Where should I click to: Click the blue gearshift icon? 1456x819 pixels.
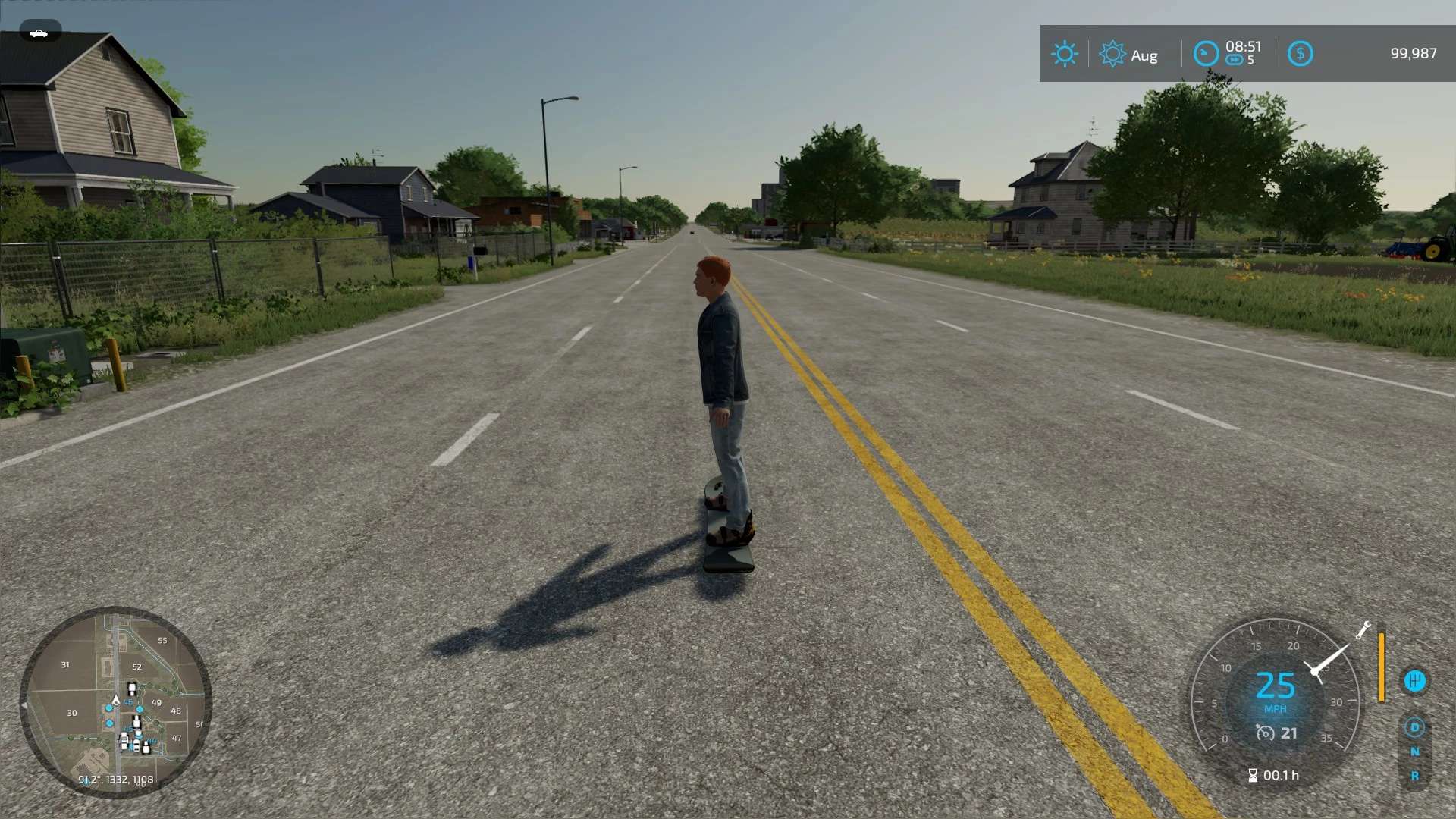(1414, 680)
